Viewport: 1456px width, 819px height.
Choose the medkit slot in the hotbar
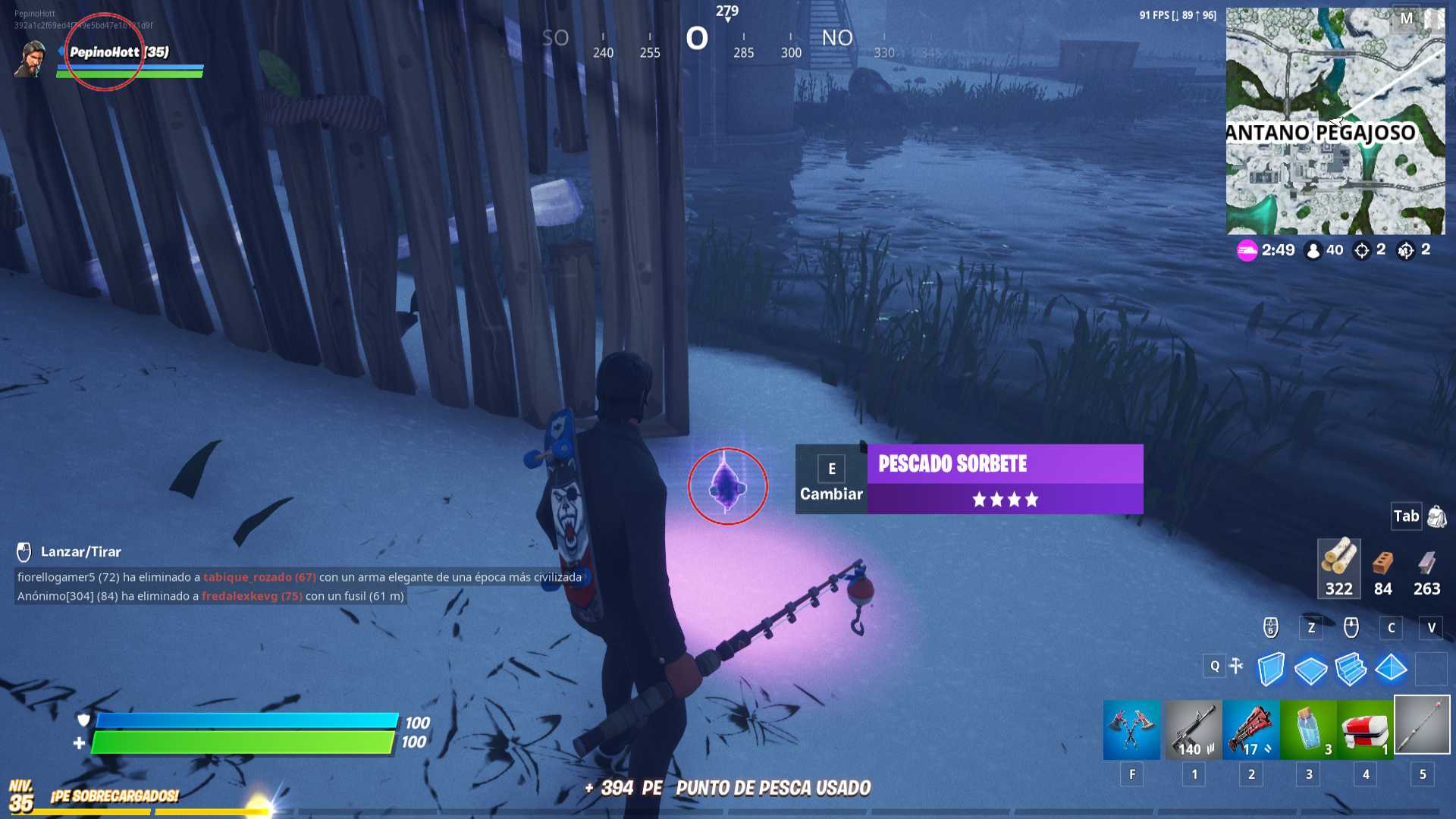[1365, 730]
